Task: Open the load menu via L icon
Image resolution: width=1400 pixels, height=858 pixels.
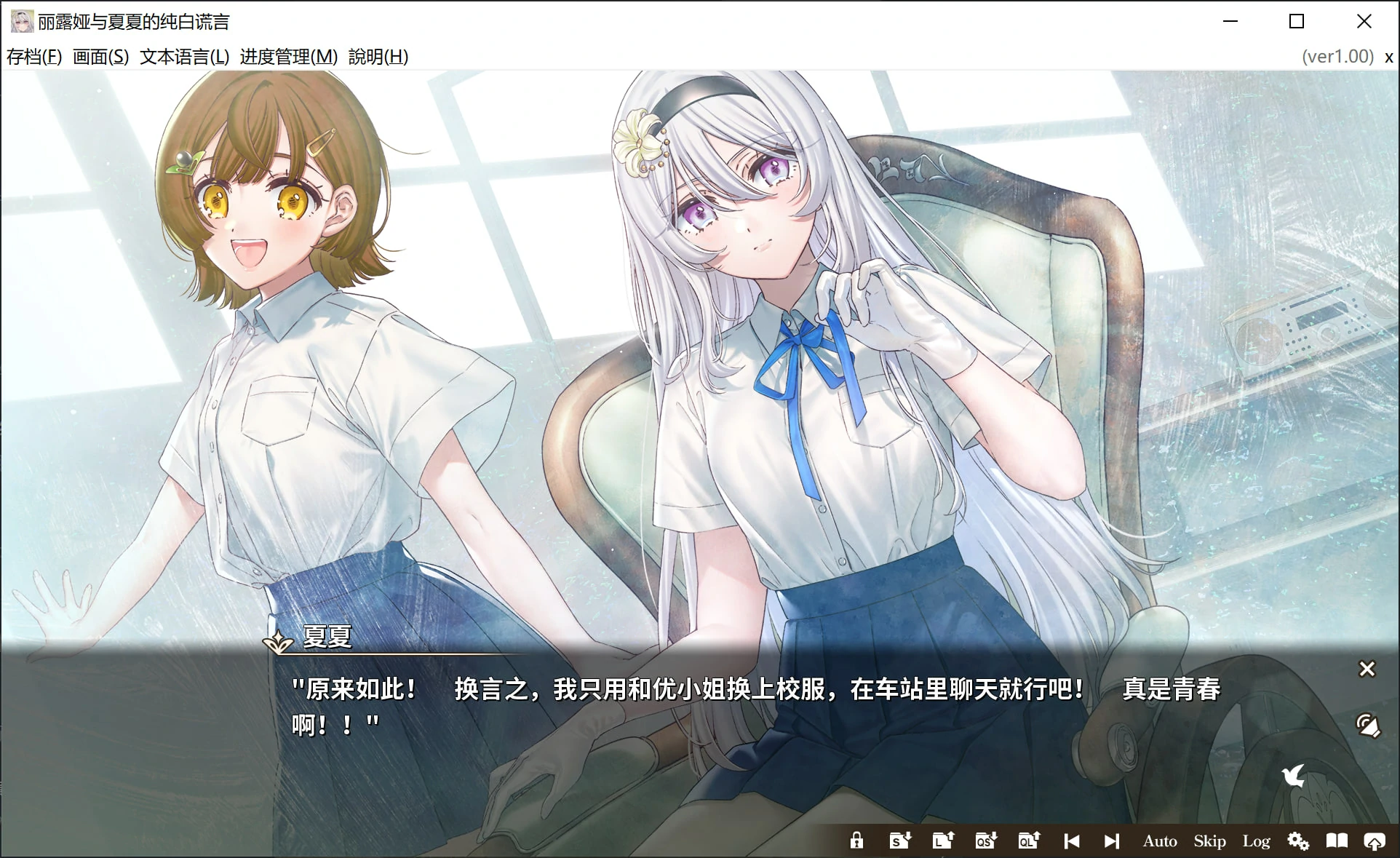Action: (x=942, y=841)
